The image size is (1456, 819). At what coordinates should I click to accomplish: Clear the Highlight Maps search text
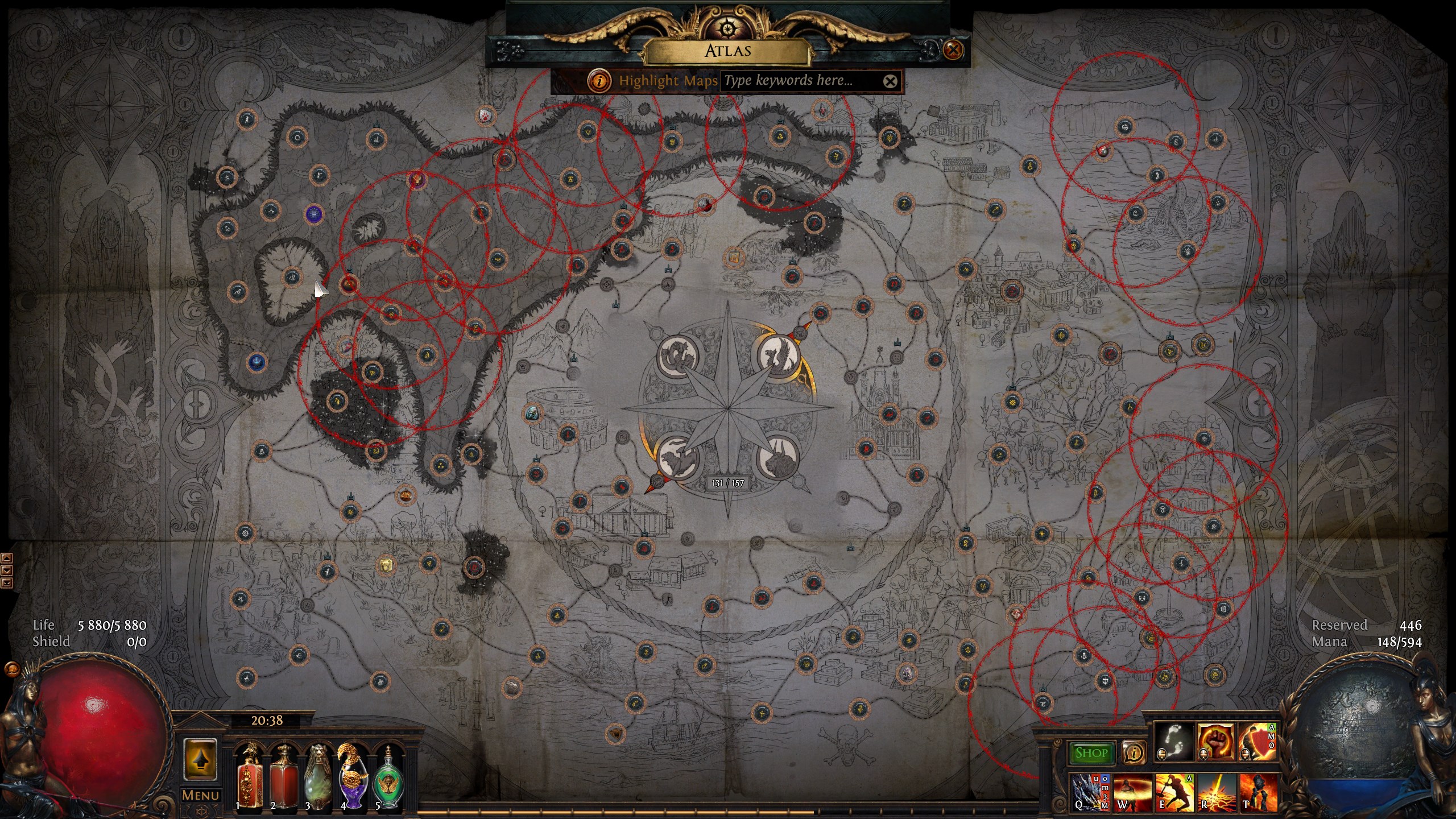pyautogui.click(x=890, y=81)
